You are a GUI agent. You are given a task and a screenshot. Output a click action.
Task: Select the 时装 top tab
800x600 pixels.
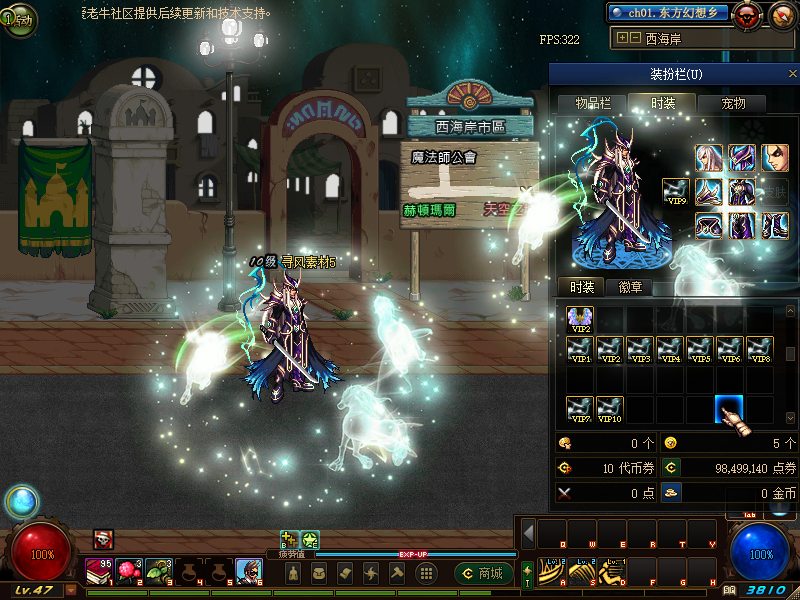(x=663, y=103)
